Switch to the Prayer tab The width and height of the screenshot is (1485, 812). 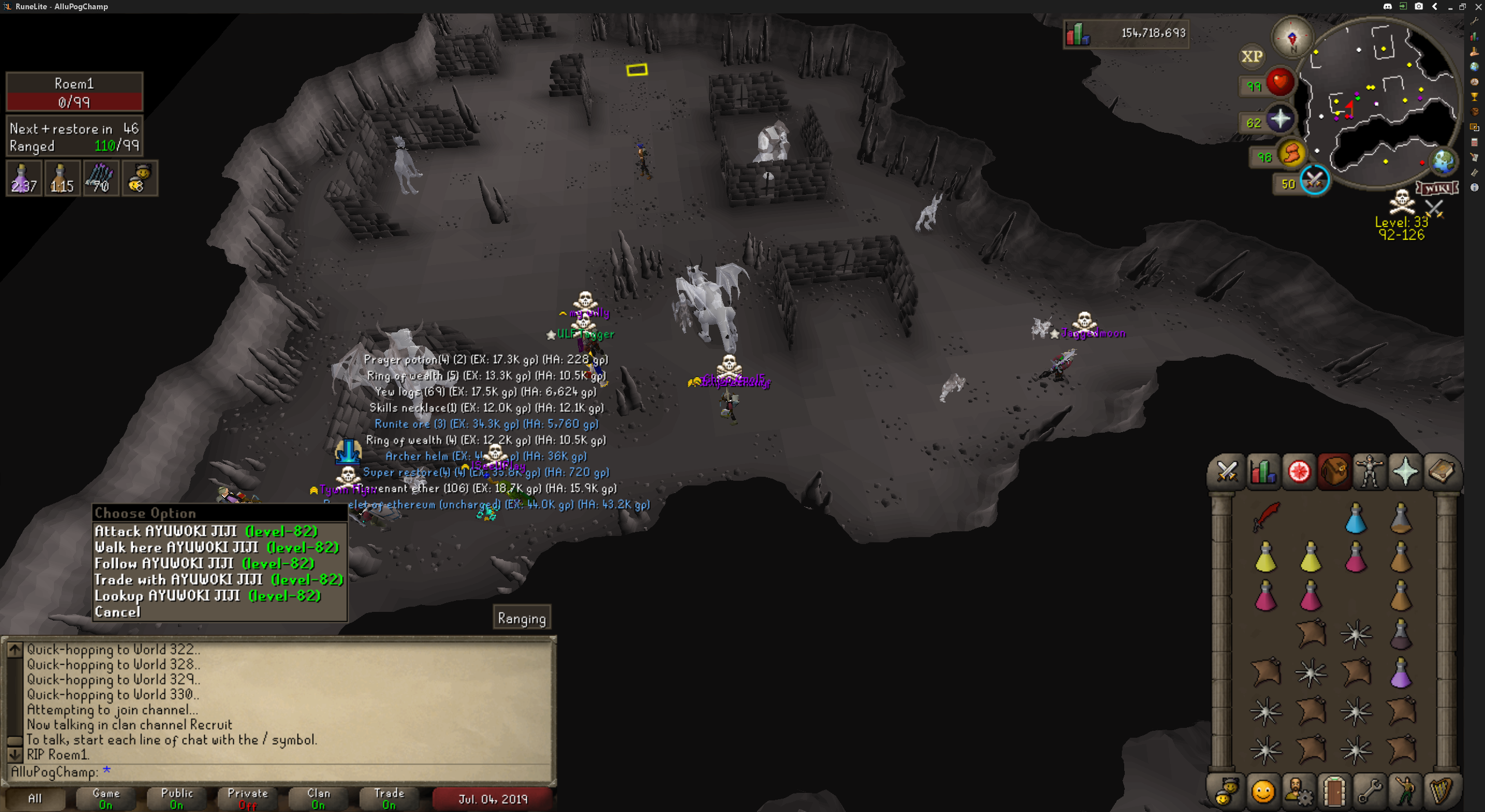(x=1404, y=472)
